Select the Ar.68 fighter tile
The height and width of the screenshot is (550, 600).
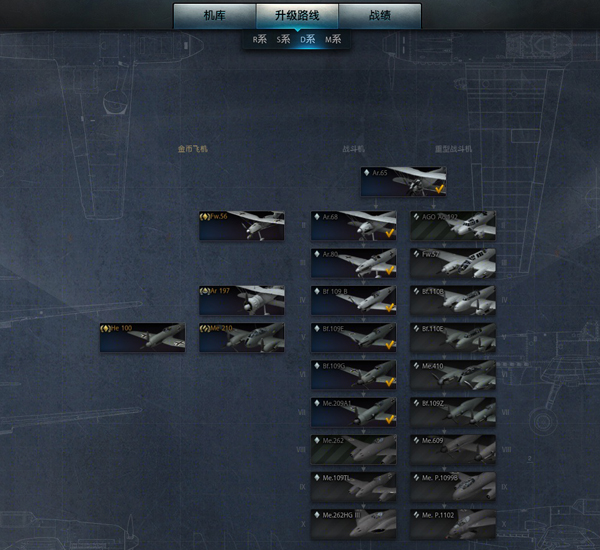(353, 225)
